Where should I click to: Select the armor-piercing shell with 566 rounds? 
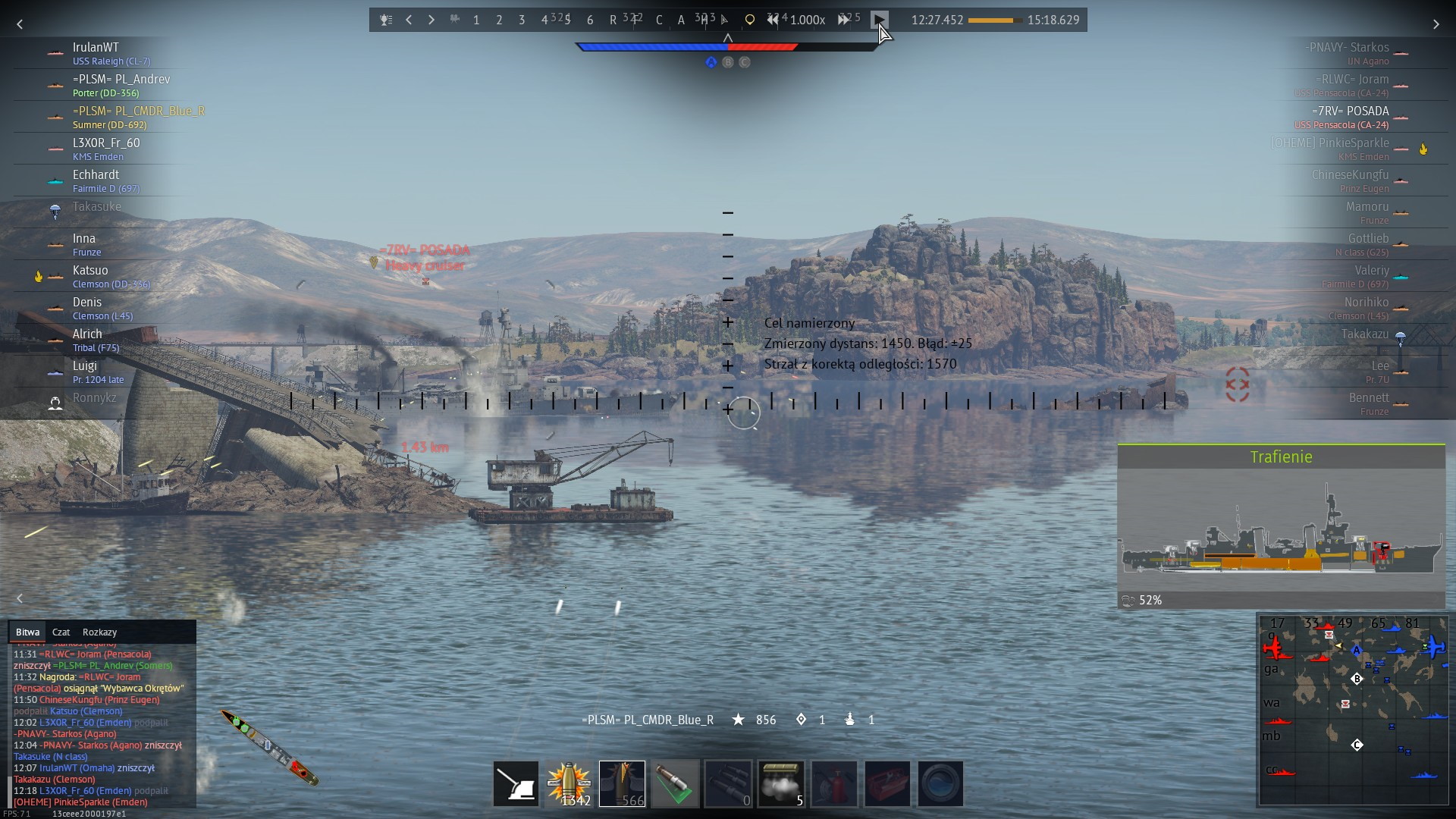622,783
